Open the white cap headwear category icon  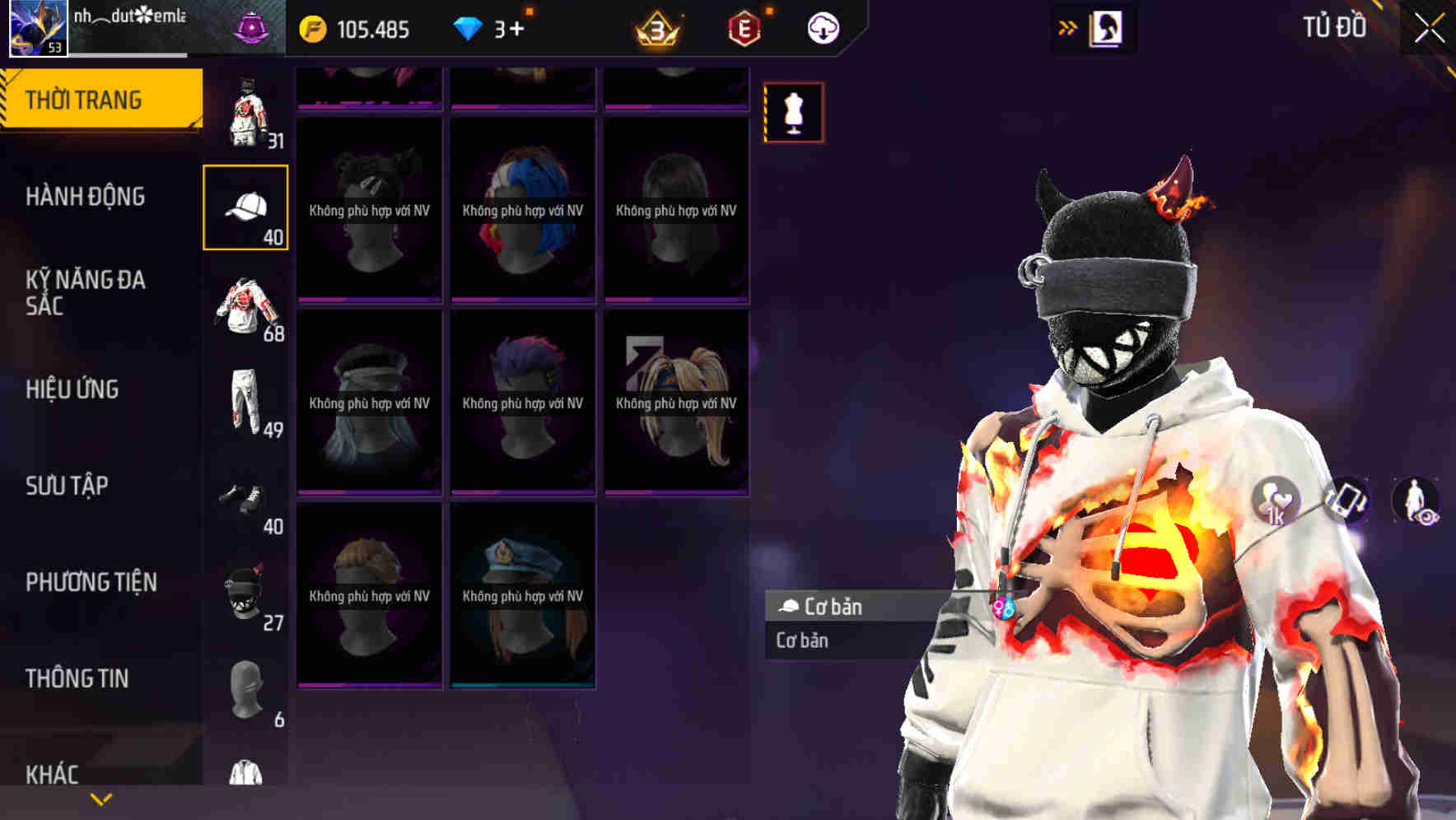point(246,206)
